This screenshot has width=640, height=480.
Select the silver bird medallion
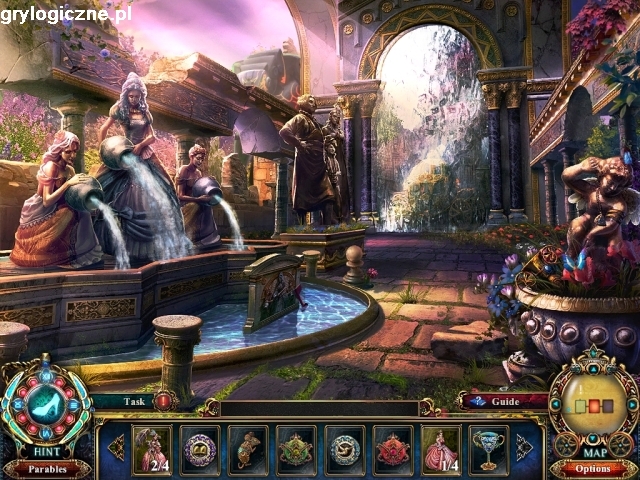[x=345, y=449]
